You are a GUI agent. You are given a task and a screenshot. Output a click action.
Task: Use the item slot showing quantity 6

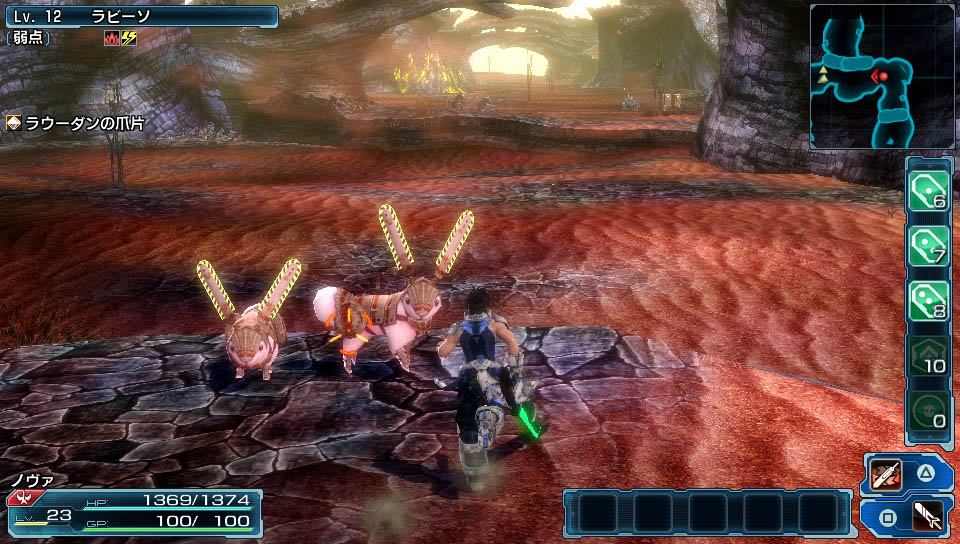click(927, 189)
